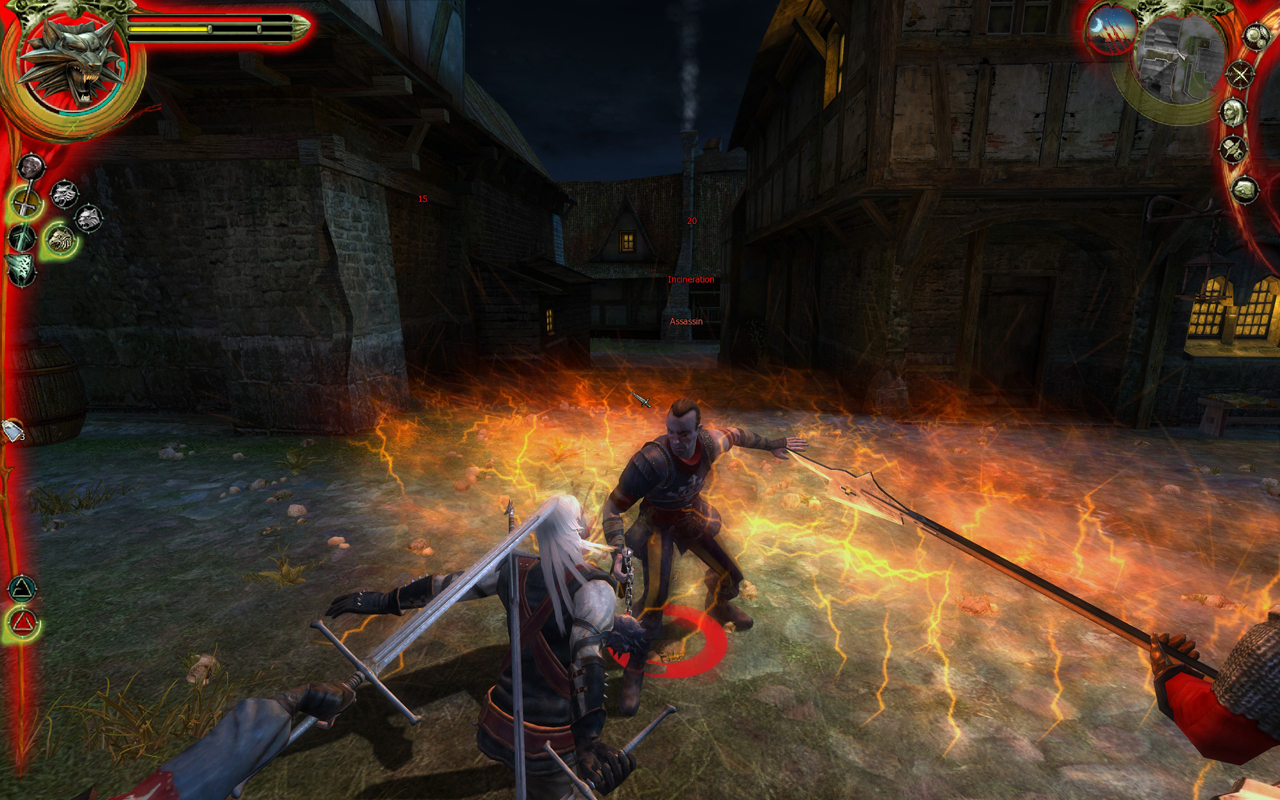
Task: Open the quill and scroll journal icon
Action: pos(1233,150)
